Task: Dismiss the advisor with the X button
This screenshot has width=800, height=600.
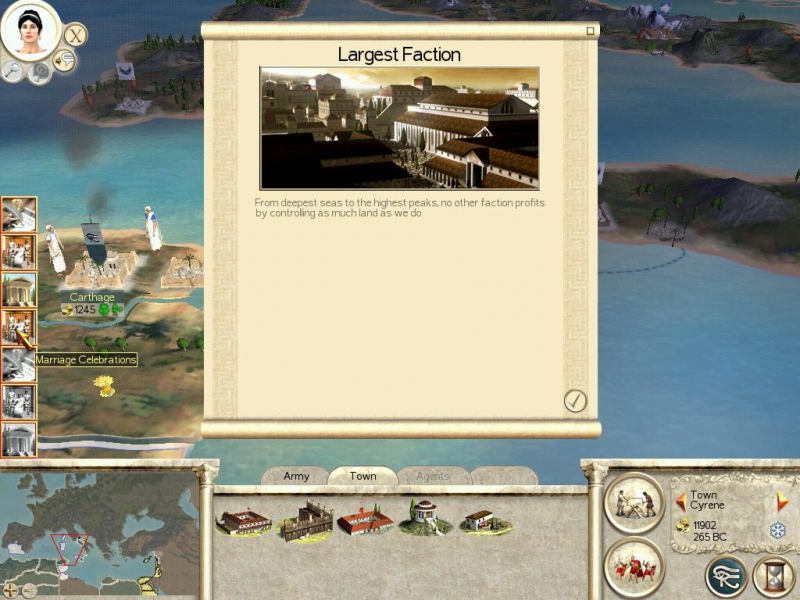Action: pyautogui.click(x=76, y=35)
